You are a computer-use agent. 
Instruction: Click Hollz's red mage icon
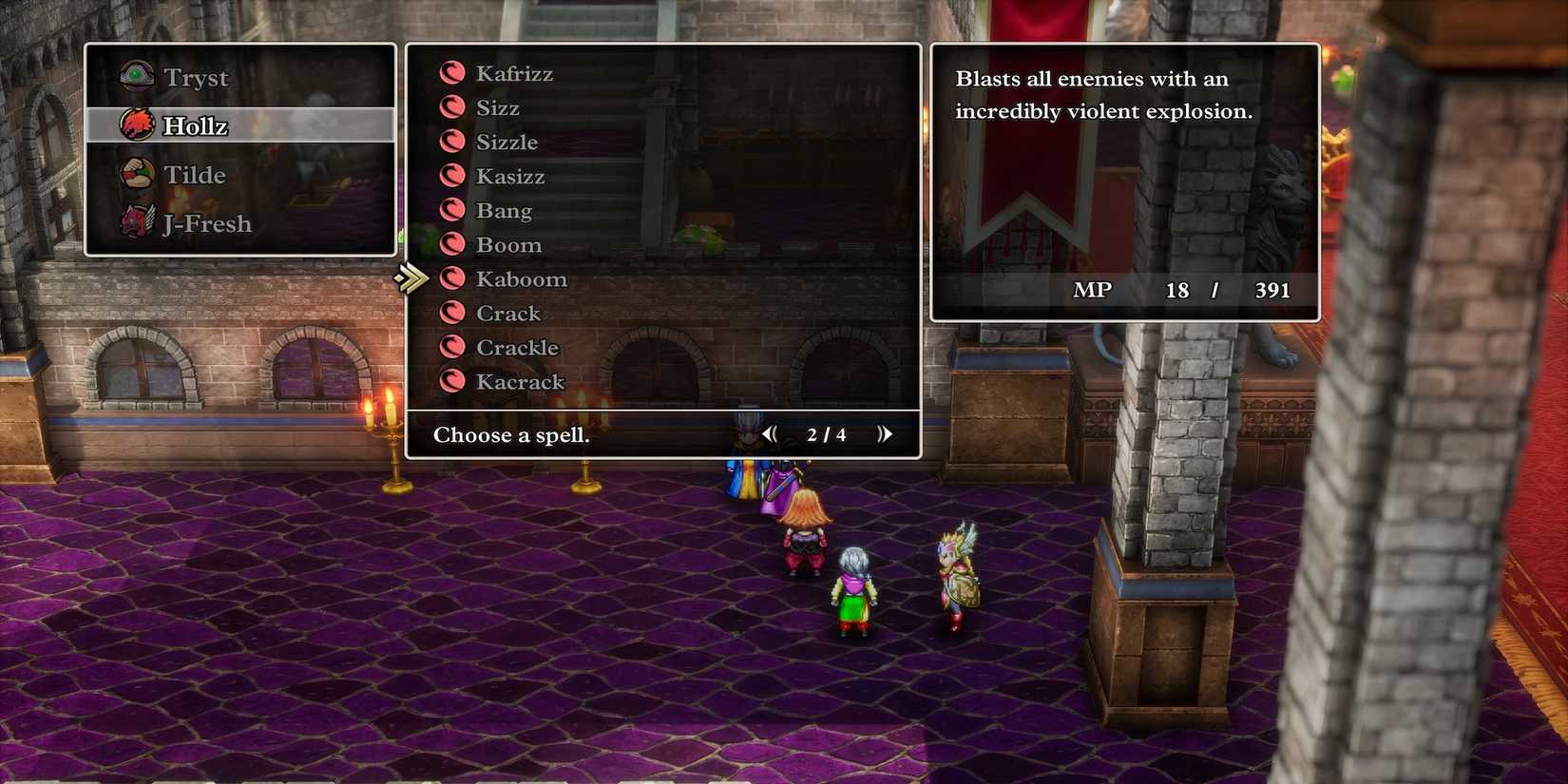click(x=136, y=124)
